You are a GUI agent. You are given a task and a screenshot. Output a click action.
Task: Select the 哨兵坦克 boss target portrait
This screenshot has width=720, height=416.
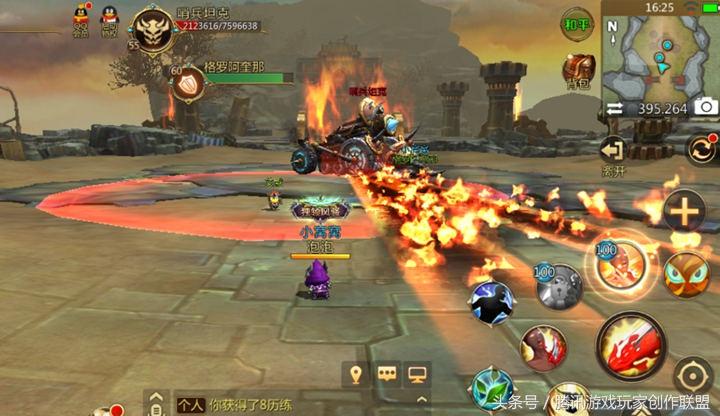click(x=155, y=30)
